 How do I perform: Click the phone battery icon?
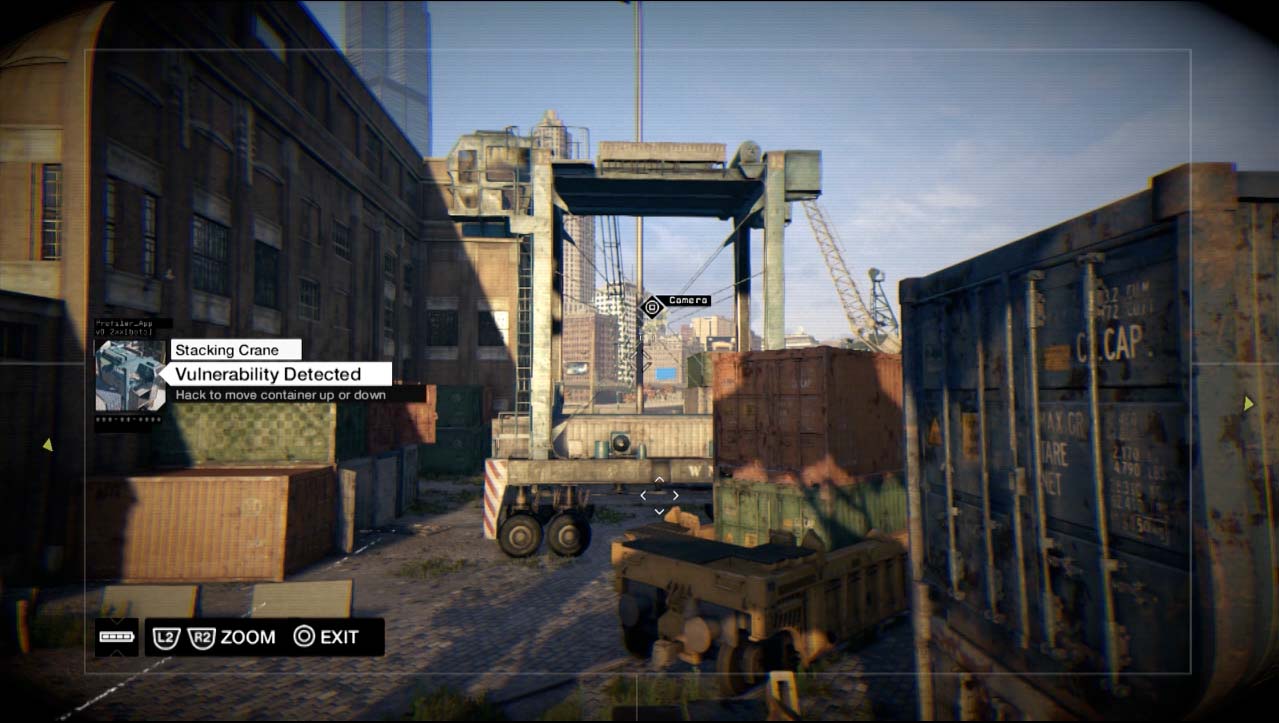[116, 637]
